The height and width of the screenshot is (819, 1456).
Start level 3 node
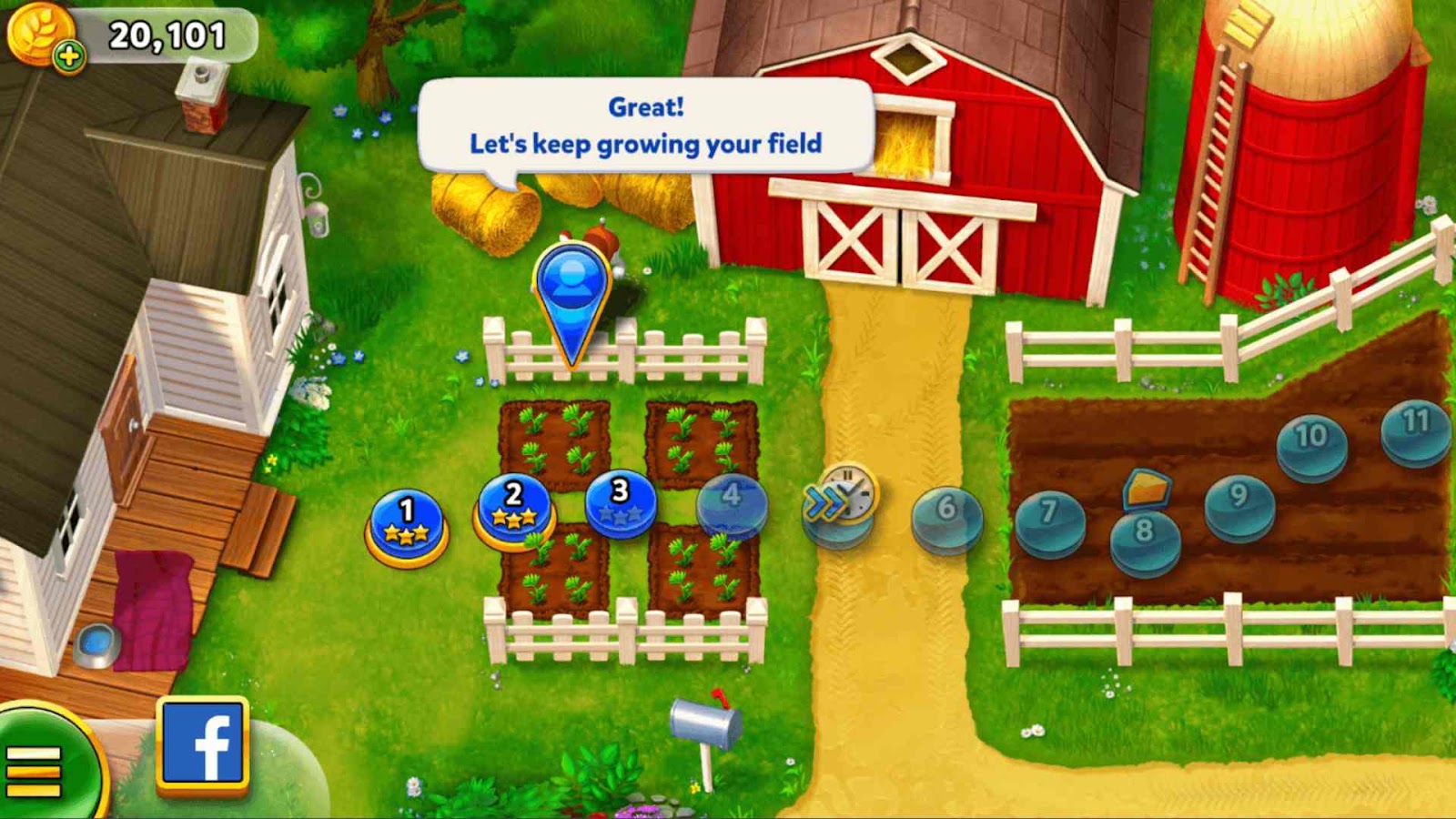coord(621,503)
